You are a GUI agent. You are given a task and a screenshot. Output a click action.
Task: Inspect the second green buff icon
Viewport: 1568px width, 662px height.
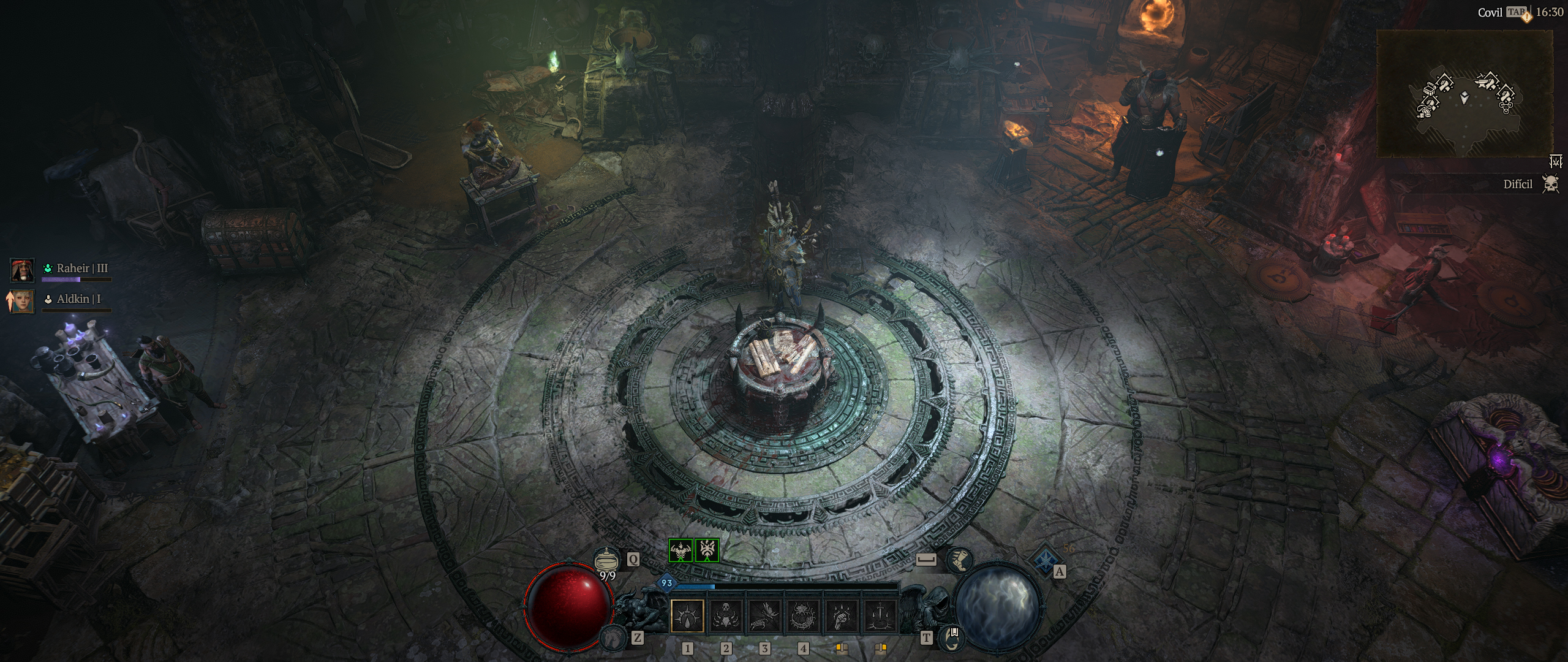tap(707, 550)
